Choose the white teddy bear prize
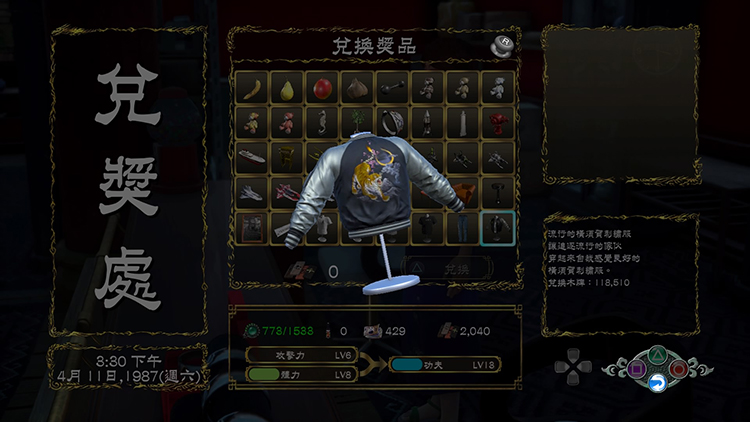 497,88
